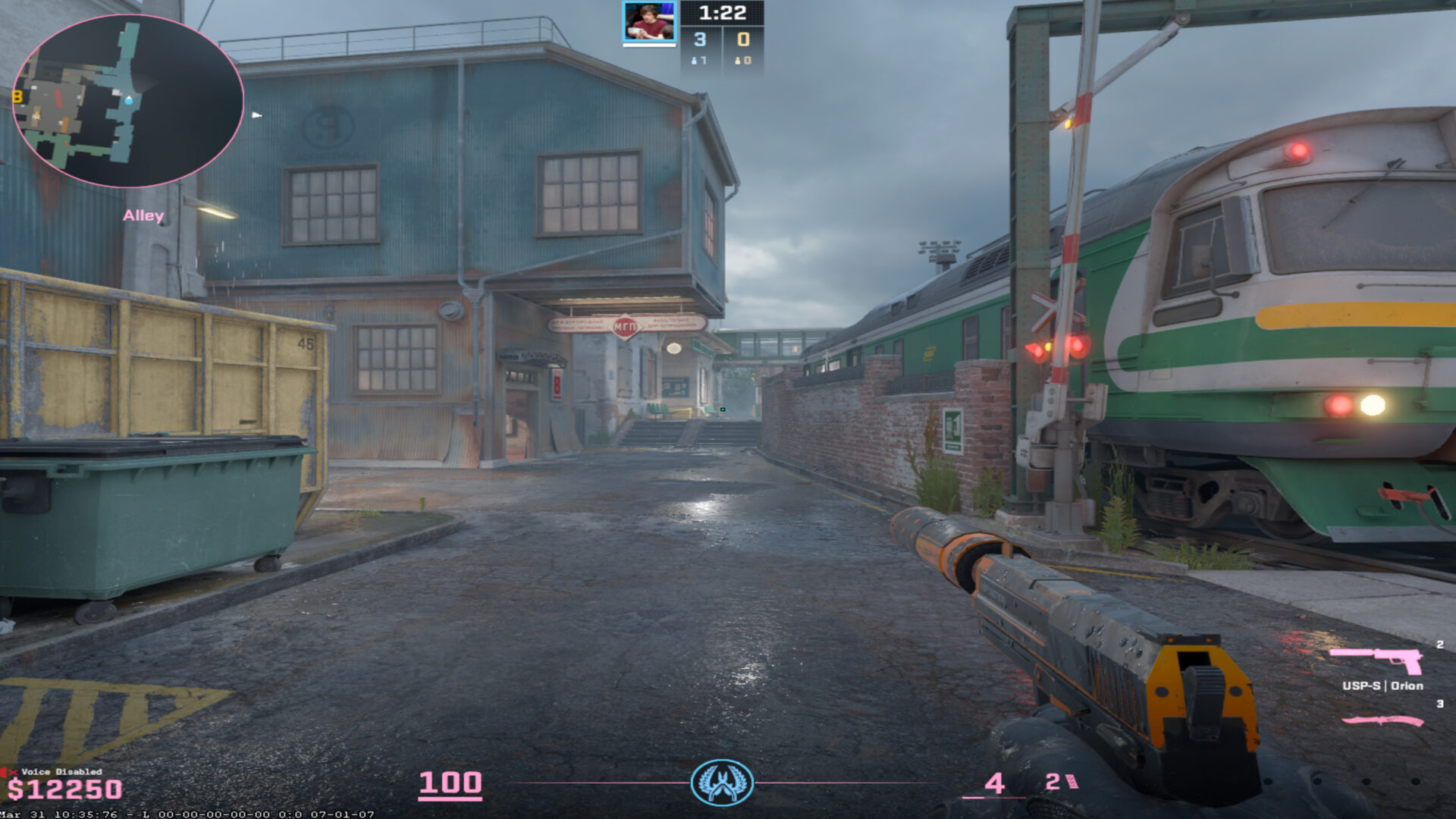Select the knife weapon slot
Screen dimensions: 1456x819
click(x=1382, y=720)
